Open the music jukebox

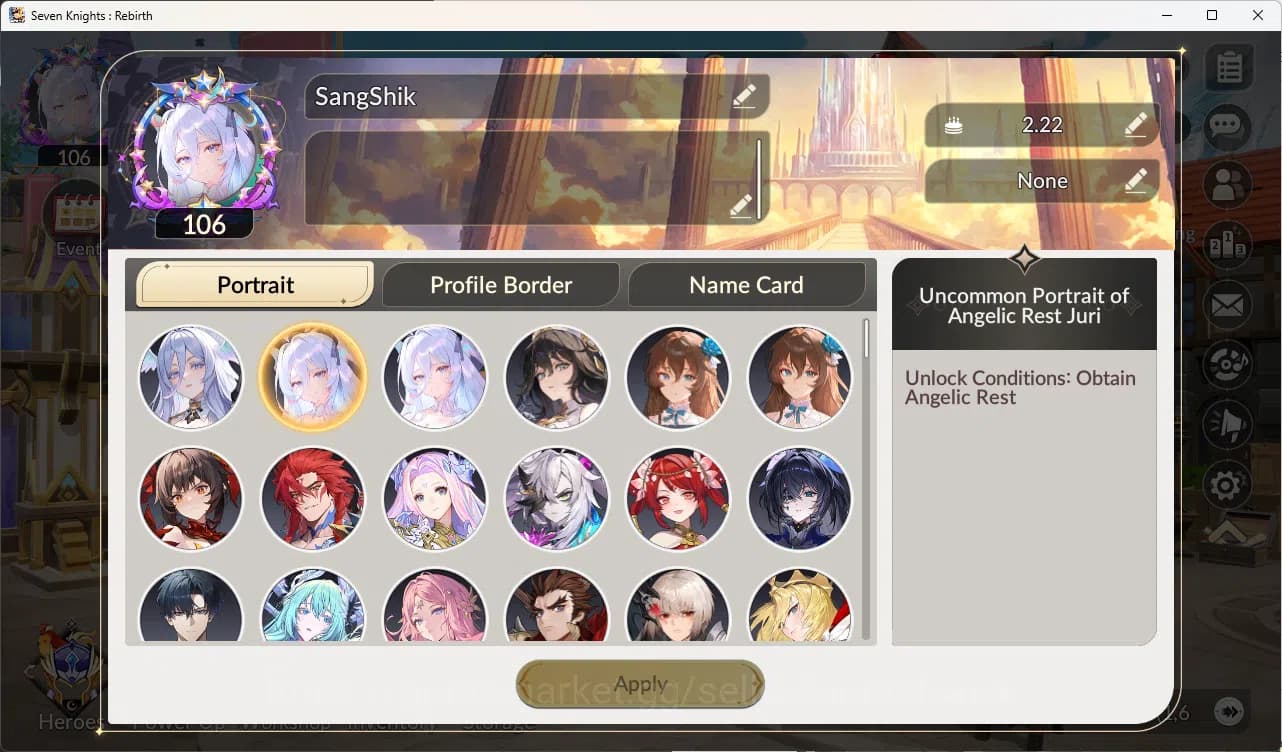coord(1228,364)
